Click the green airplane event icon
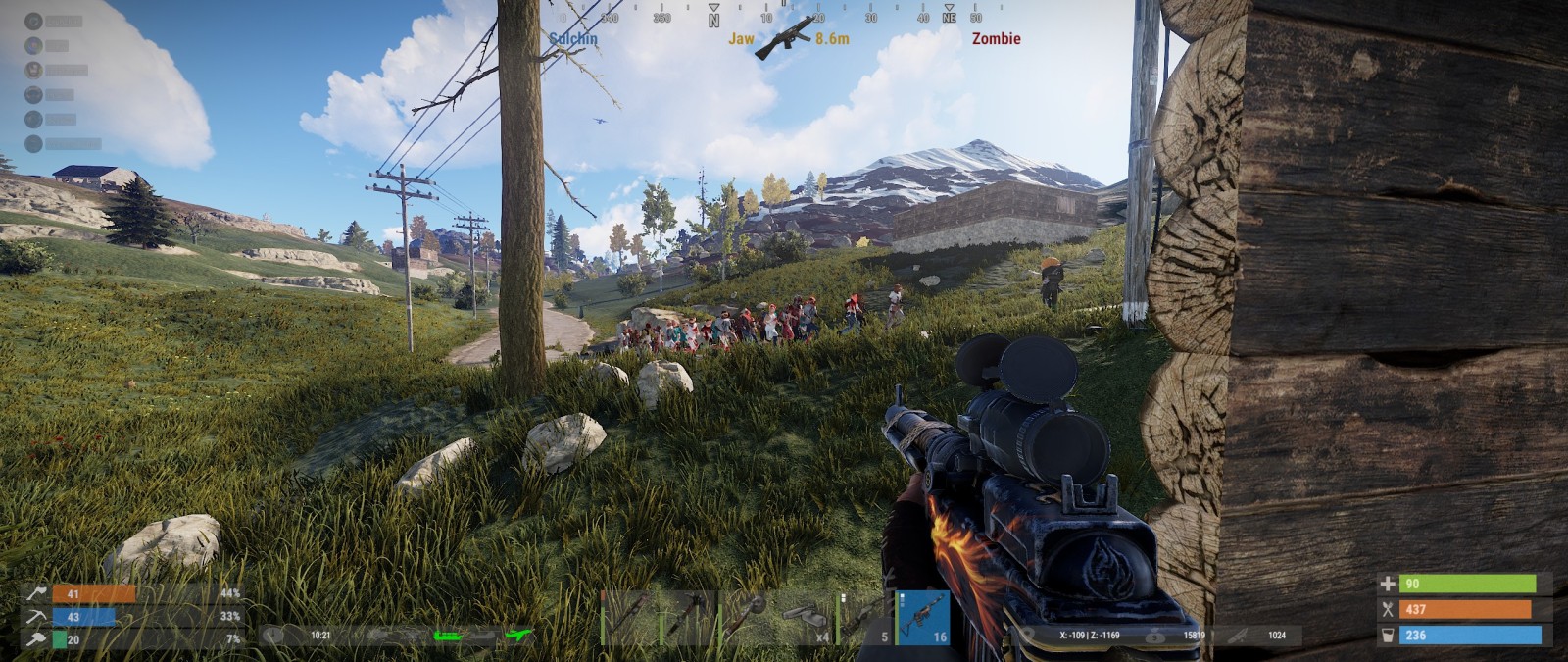This screenshot has width=1568, height=662. tap(518, 636)
